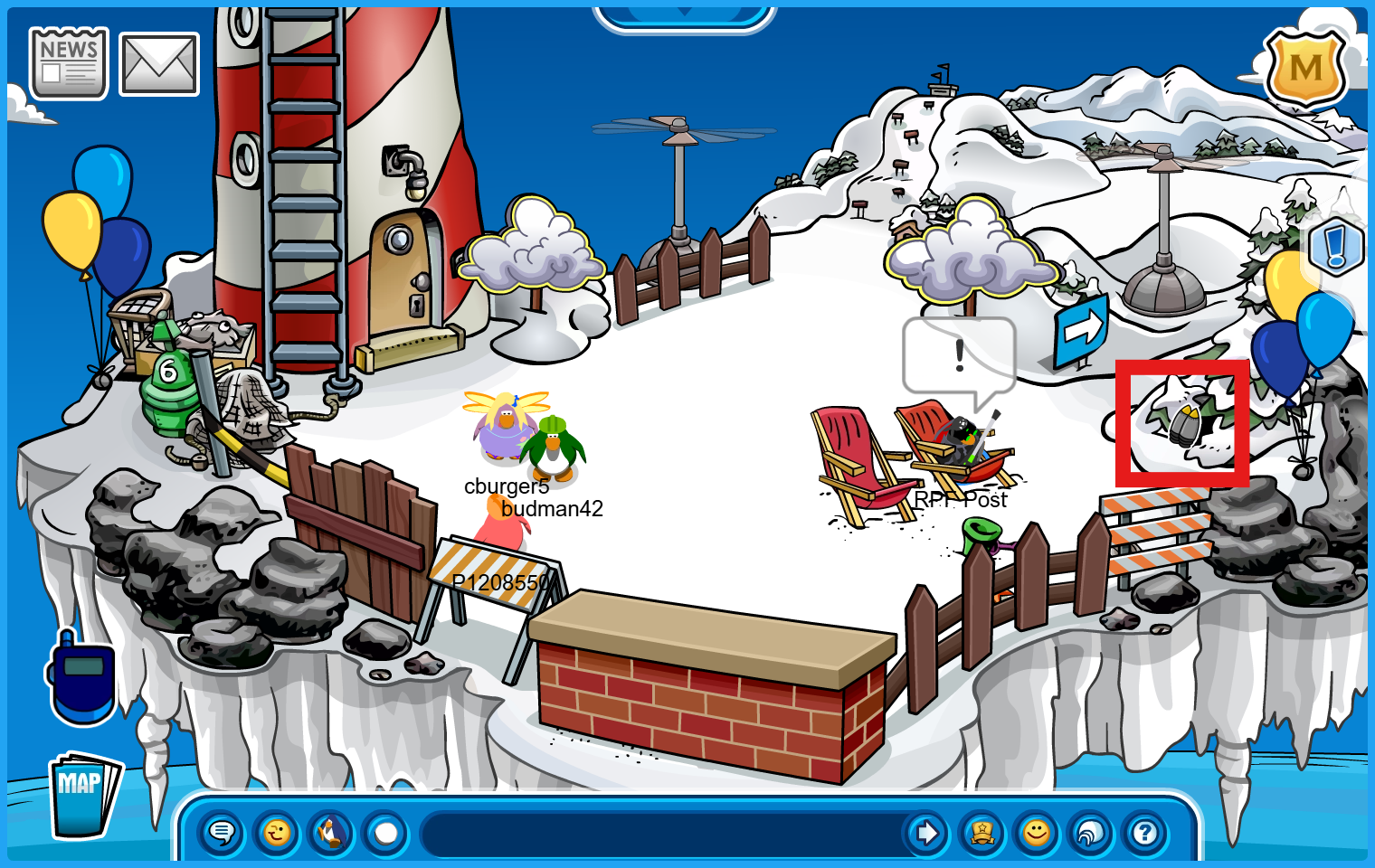Go to your igloo with igloo button
This screenshot has width=1375, height=868.
[1091, 833]
